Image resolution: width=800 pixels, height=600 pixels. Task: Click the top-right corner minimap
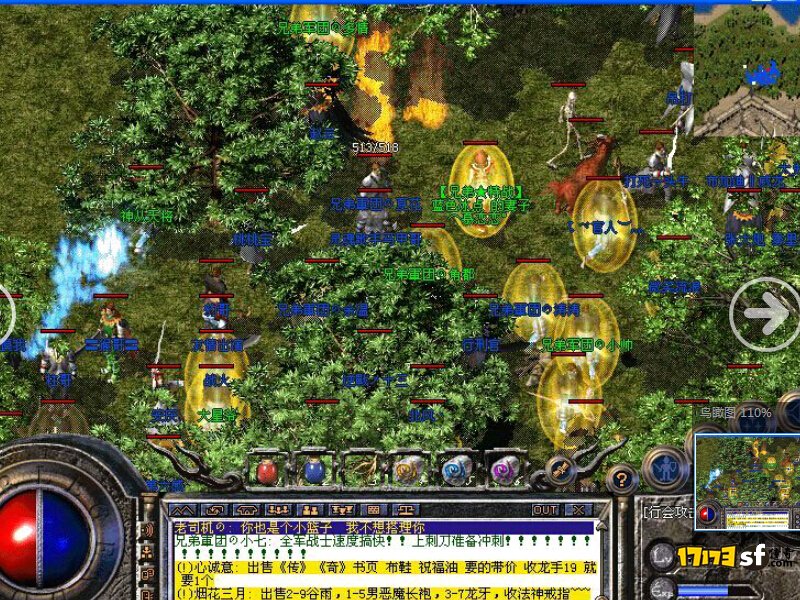[746, 70]
